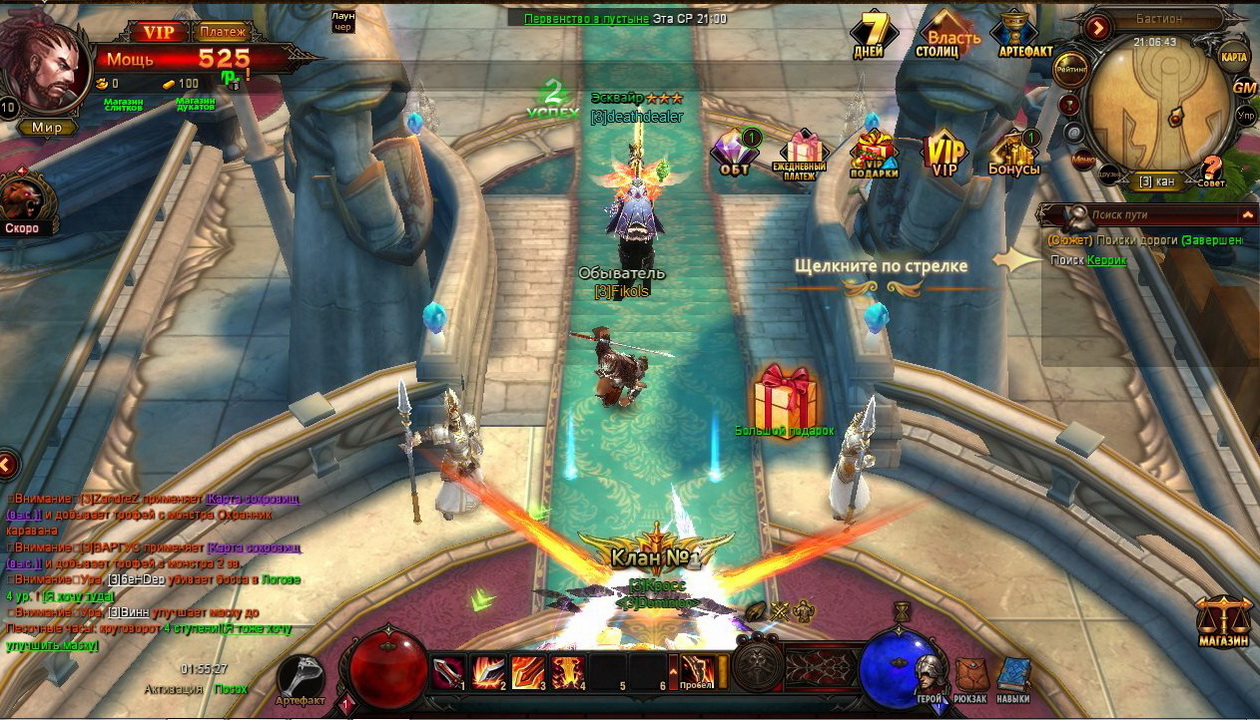The image size is (1260, 720).
Task: Open the ОБТ gem icon
Action: pos(735,153)
